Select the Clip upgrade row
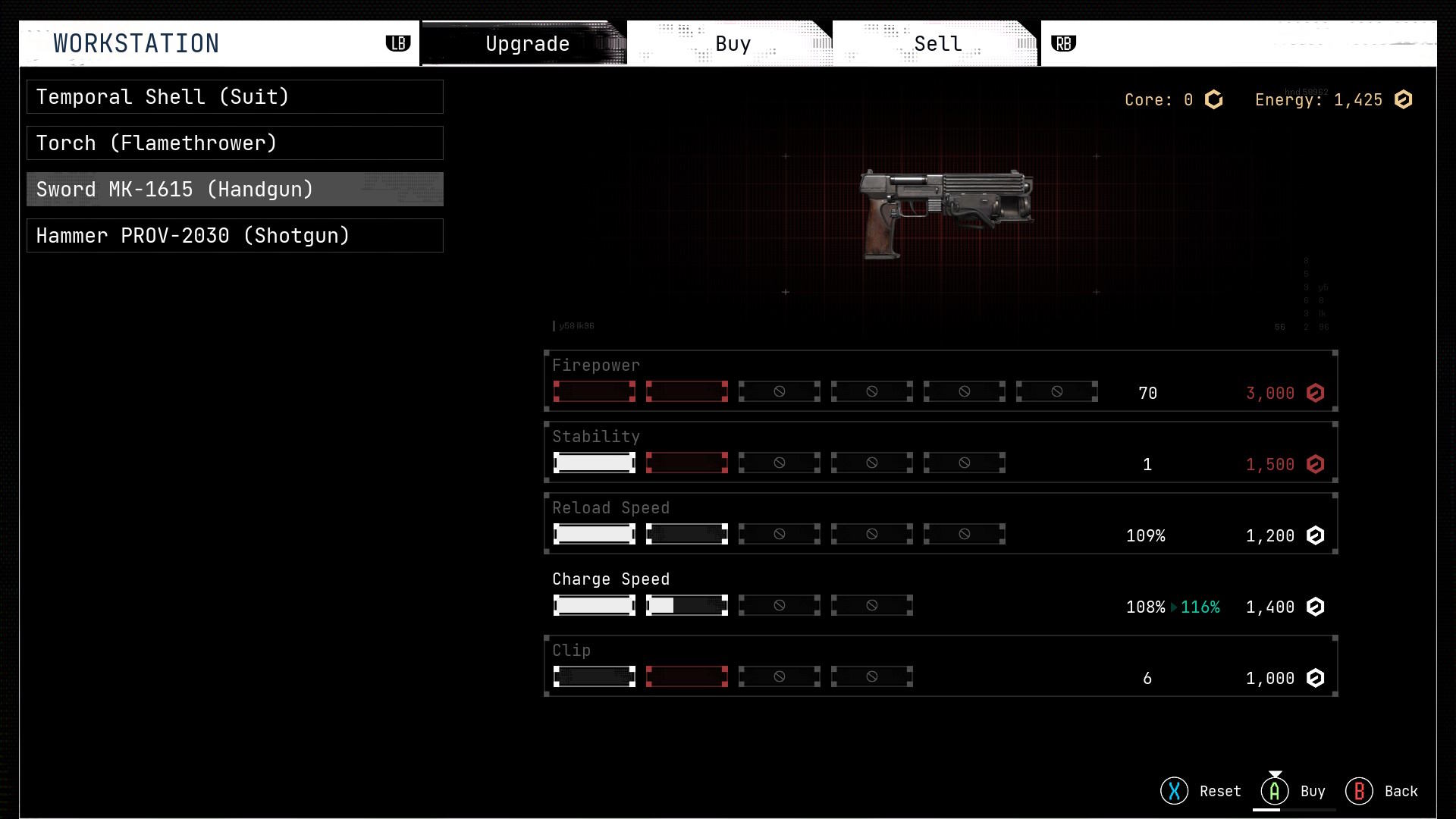Screen dimensions: 1456x819 (940, 666)
